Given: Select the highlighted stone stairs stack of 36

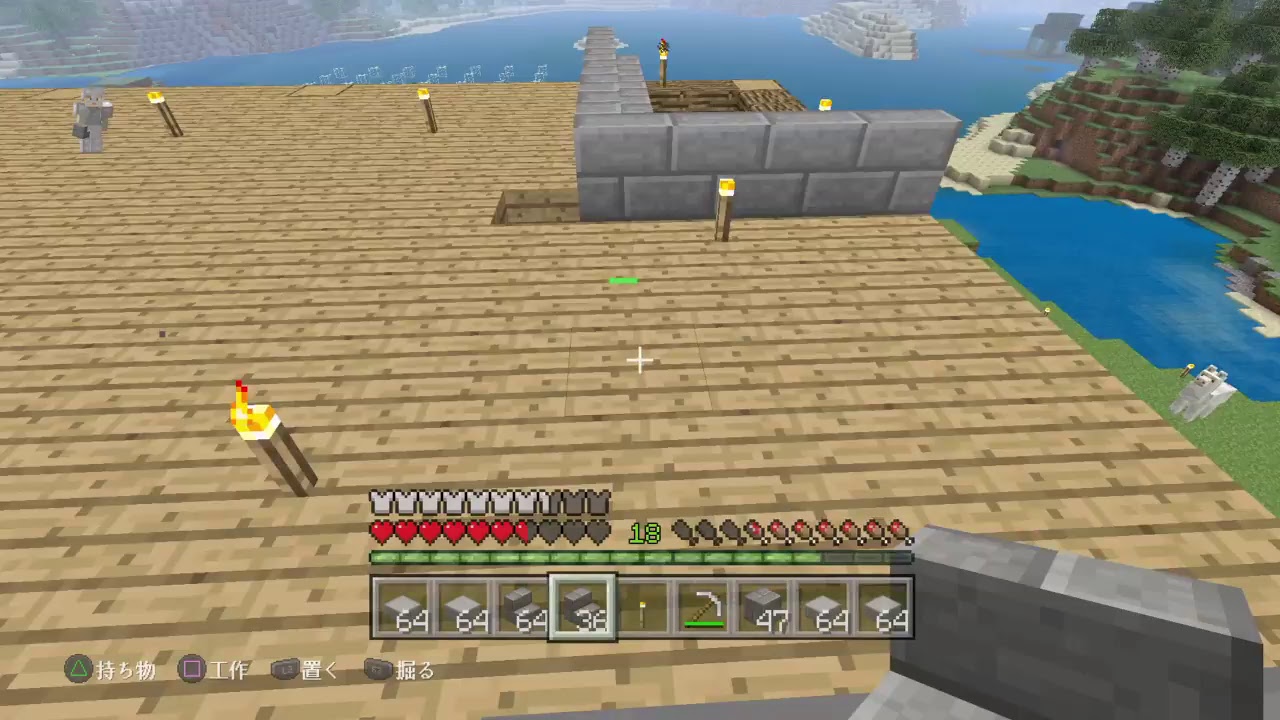Looking at the screenshot, I should (583, 608).
